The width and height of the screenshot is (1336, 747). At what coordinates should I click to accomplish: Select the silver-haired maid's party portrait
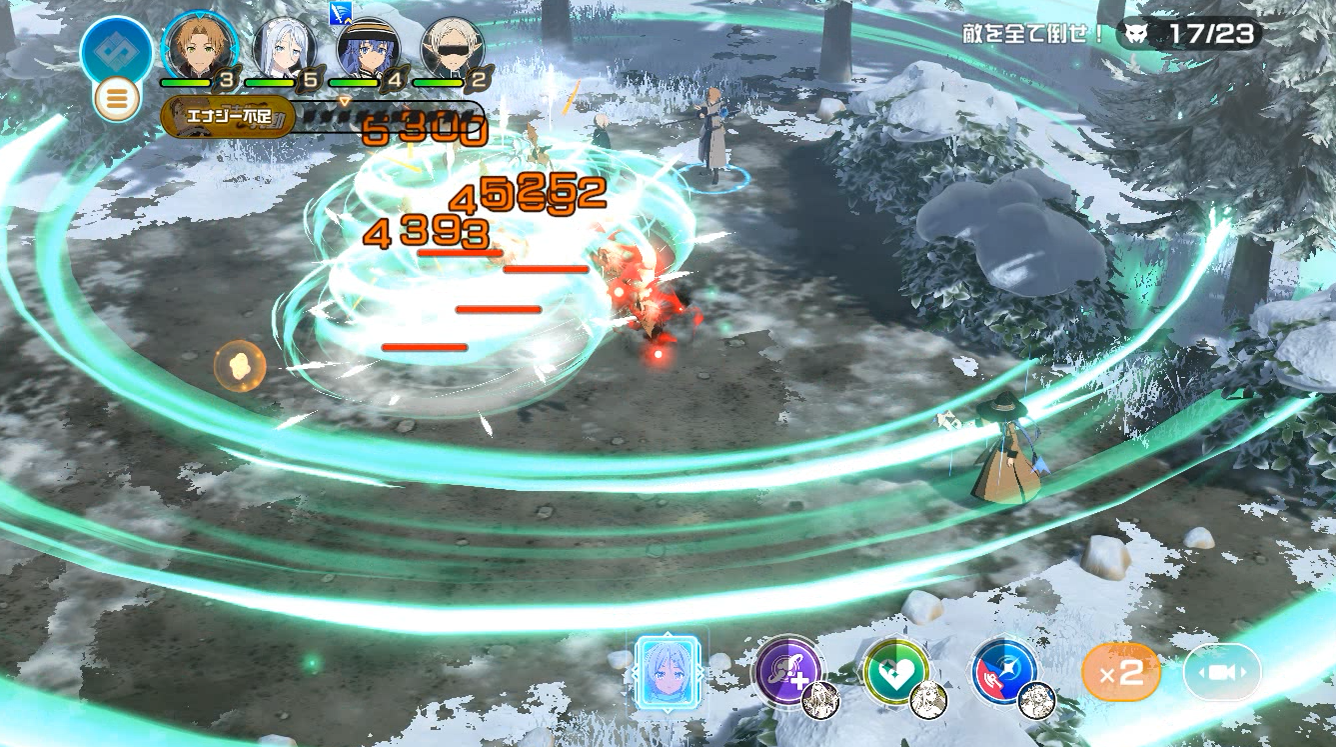coord(284,46)
